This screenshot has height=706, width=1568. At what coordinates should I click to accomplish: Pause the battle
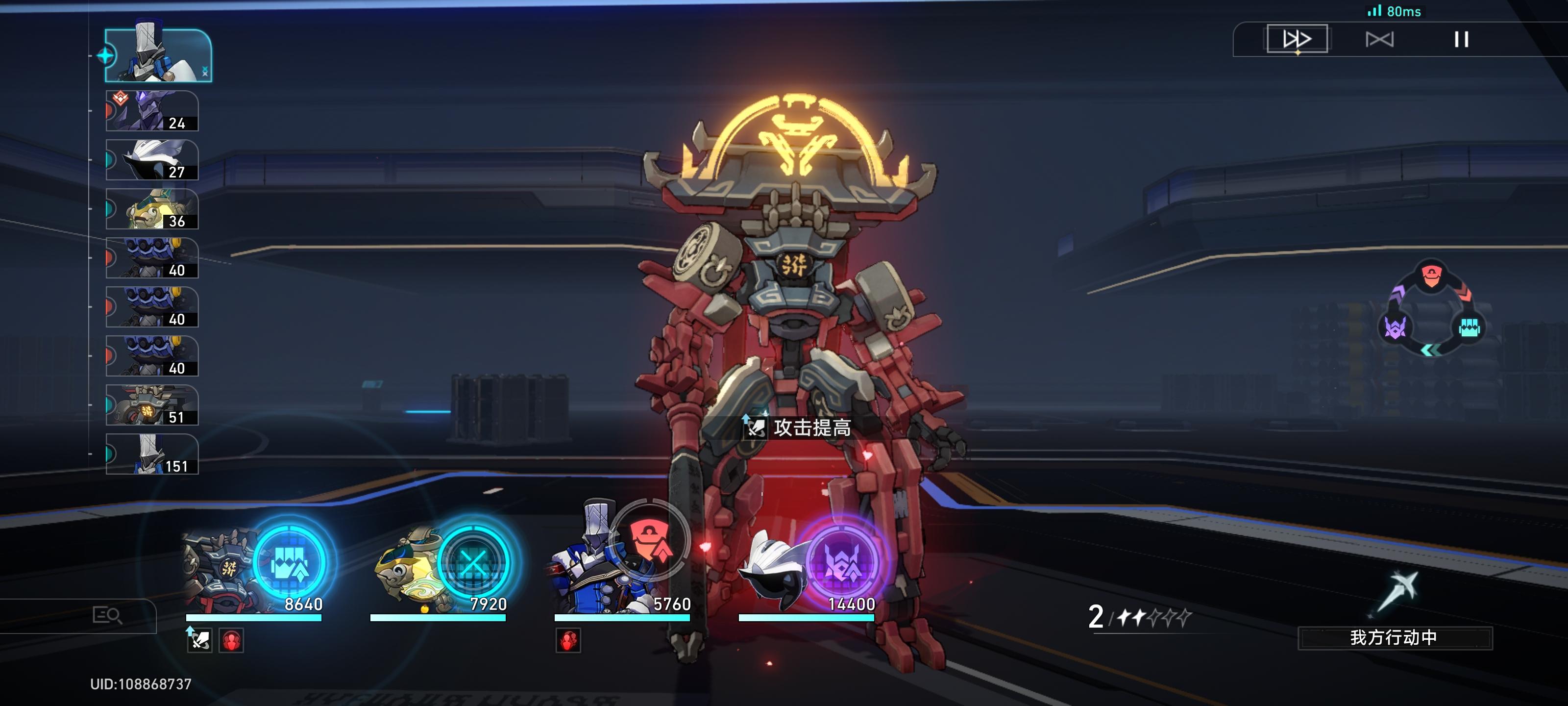click(1461, 40)
